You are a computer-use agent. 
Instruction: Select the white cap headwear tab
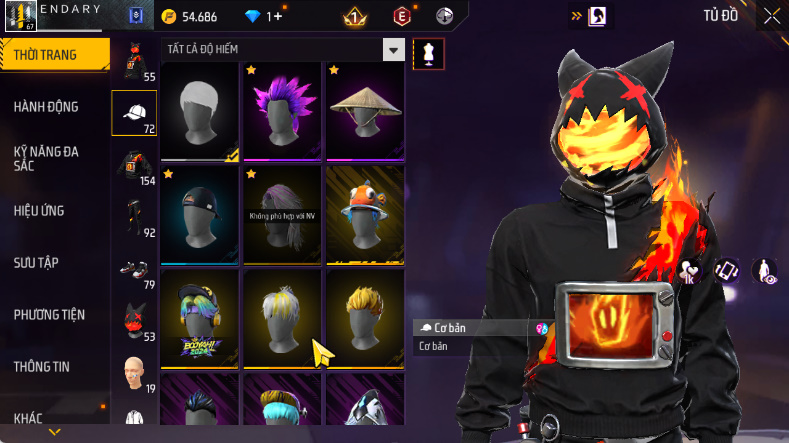point(134,113)
